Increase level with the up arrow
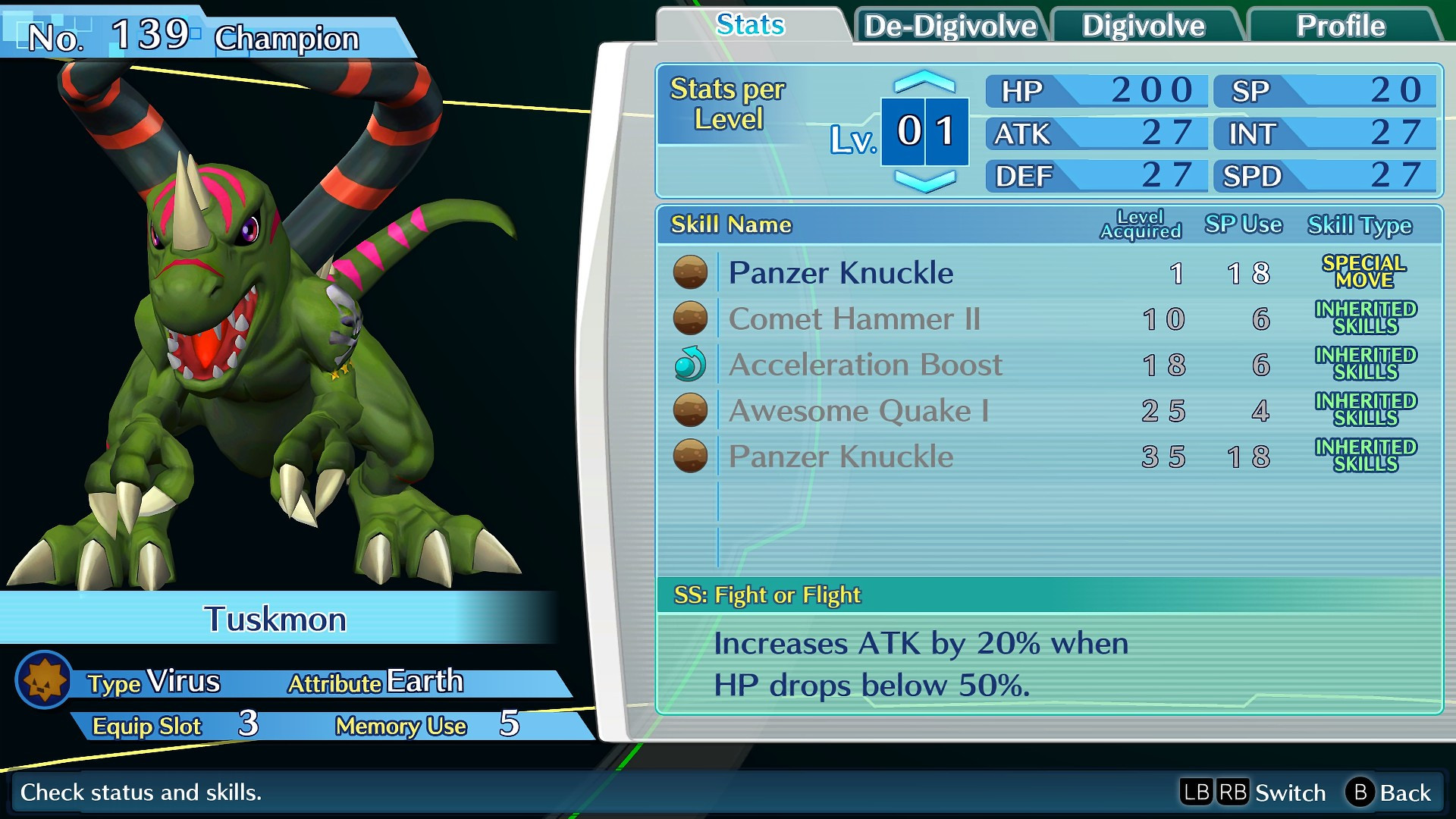Image resolution: width=1456 pixels, height=819 pixels. 924,81
